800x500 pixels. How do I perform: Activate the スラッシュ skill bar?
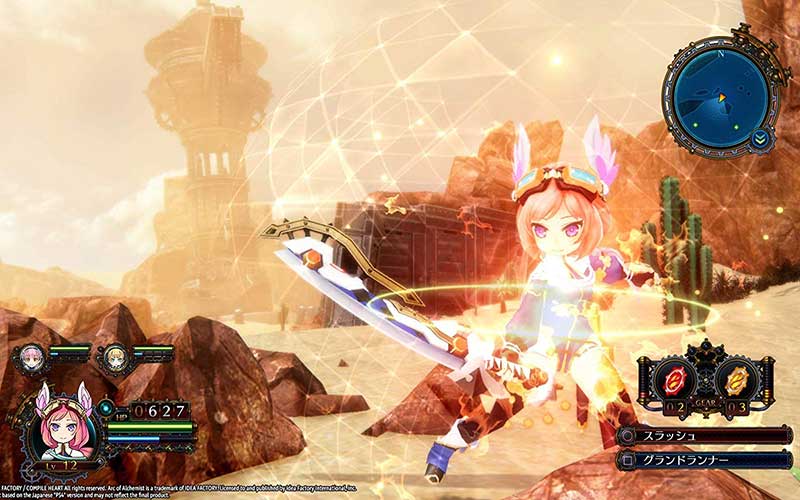coord(705,436)
